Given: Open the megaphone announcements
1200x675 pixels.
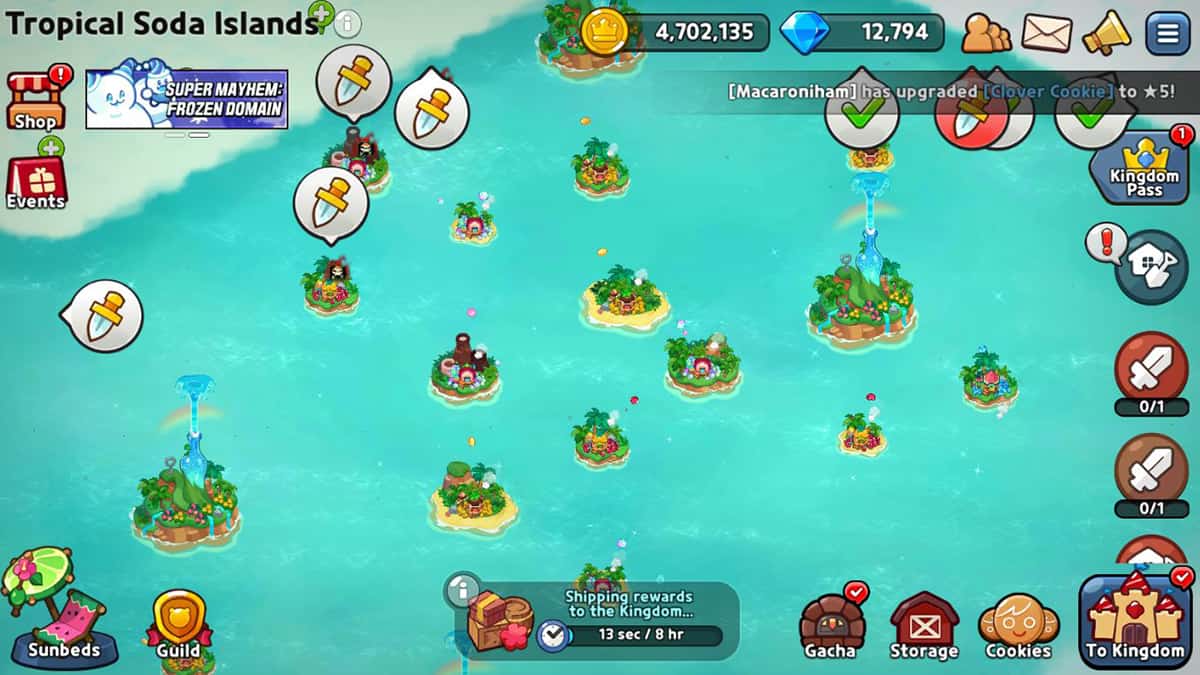Looking at the screenshot, I should [1106, 33].
